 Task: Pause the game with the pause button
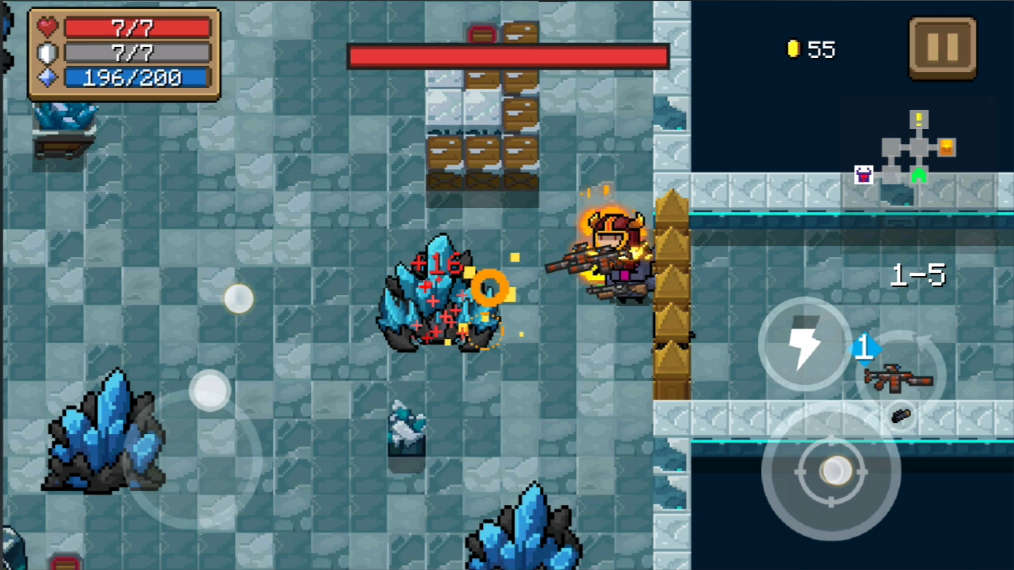942,47
